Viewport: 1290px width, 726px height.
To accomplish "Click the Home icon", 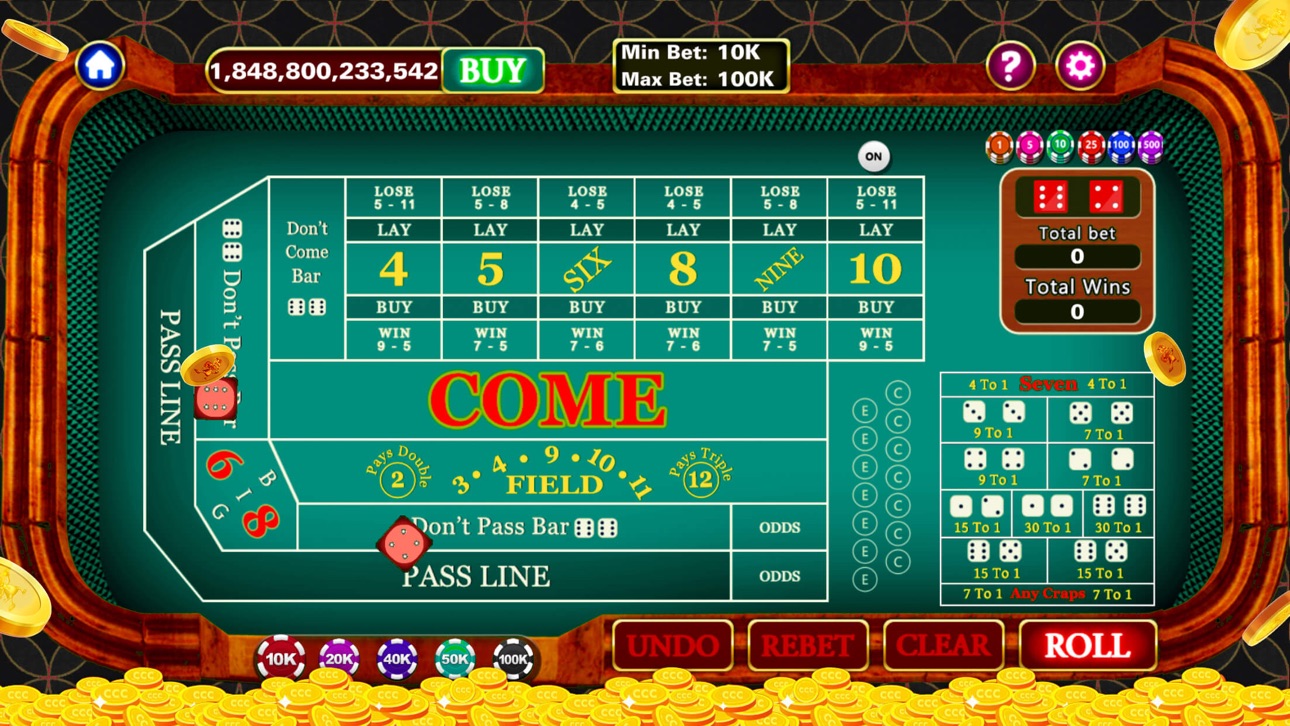I will pyautogui.click(x=99, y=64).
